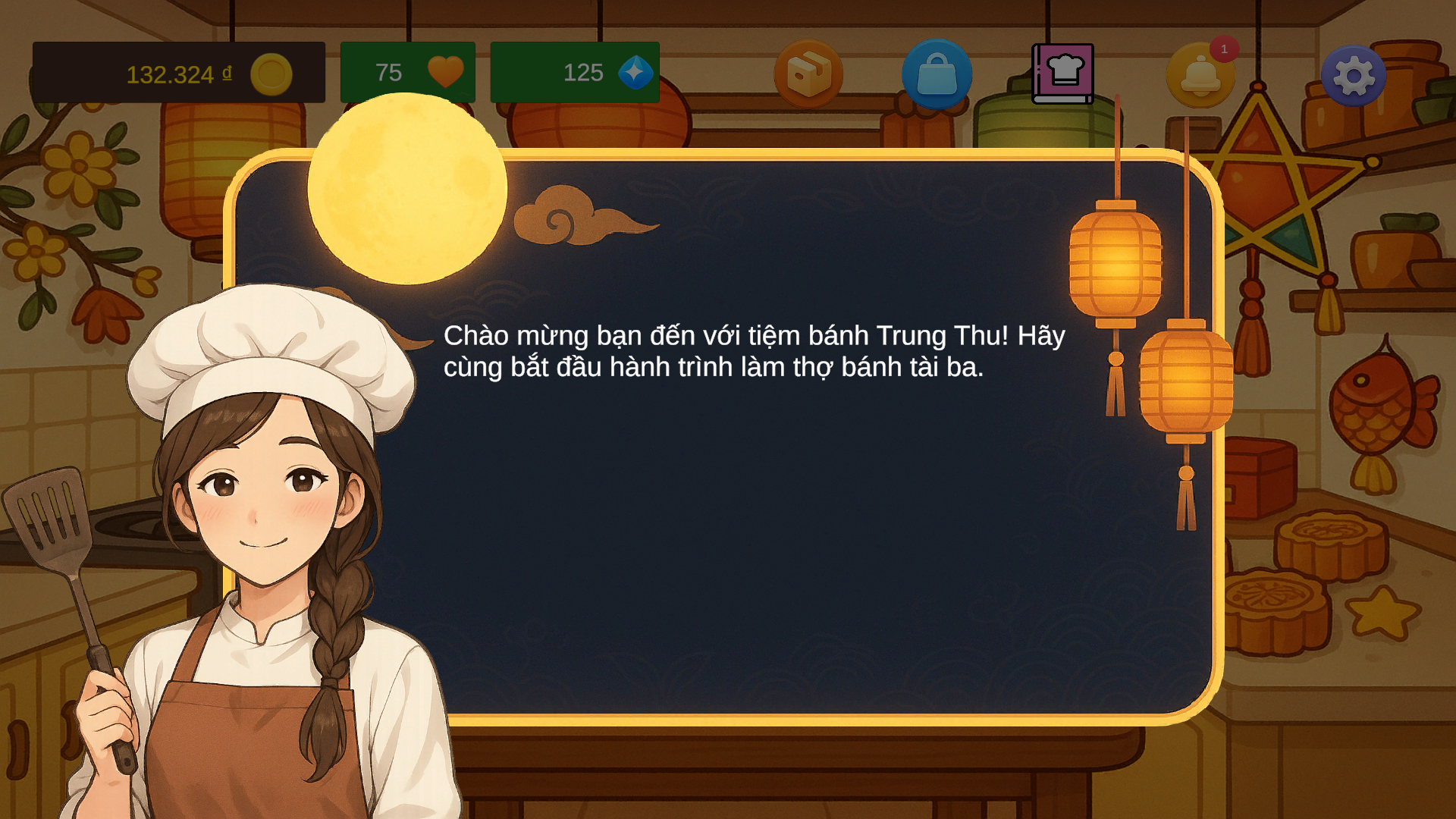The image size is (1456, 819).
Task: Click the blue gem icon next to 125
Action: (637, 72)
